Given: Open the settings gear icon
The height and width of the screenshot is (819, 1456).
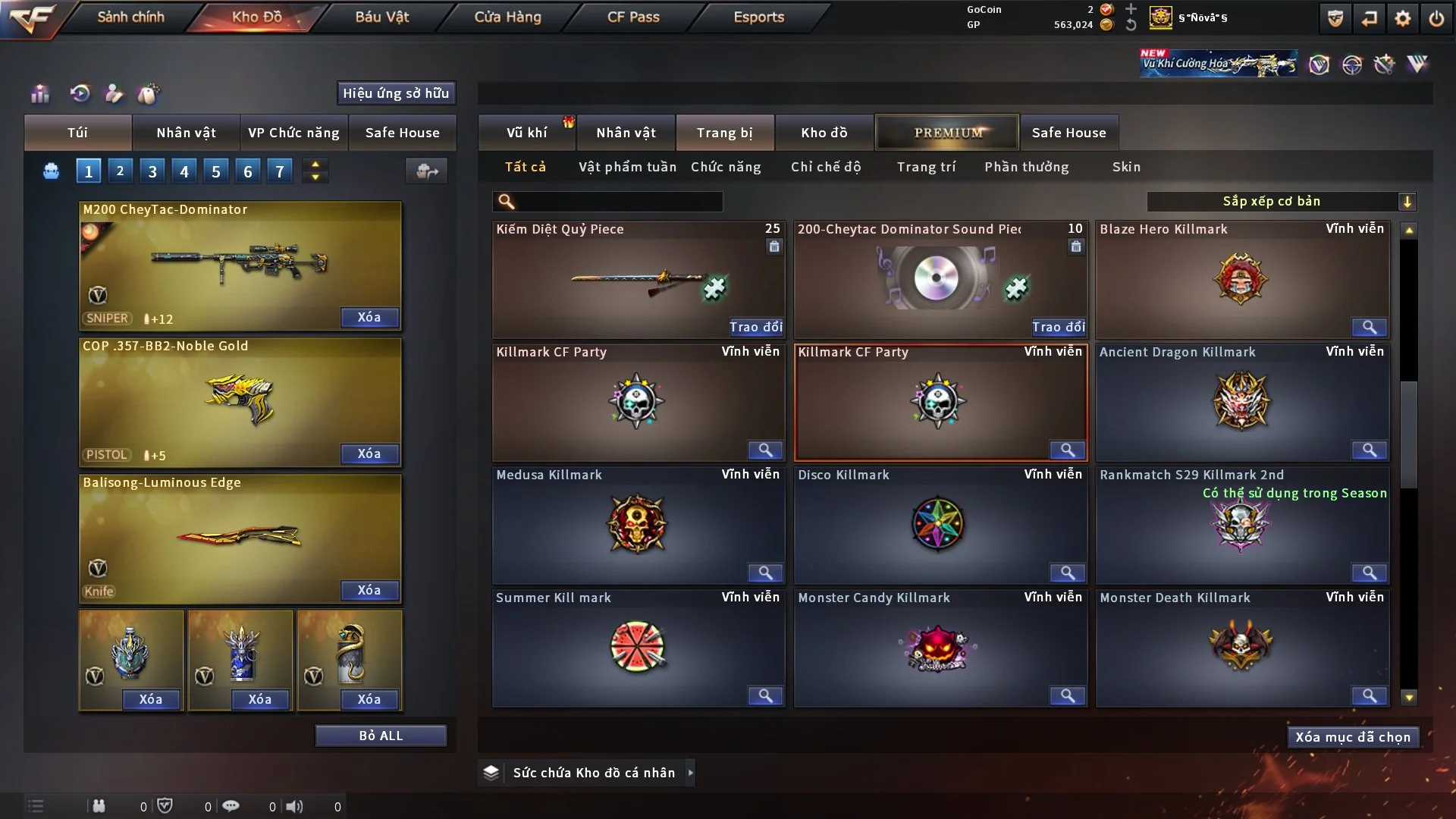Looking at the screenshot, I should [1403, 18].
